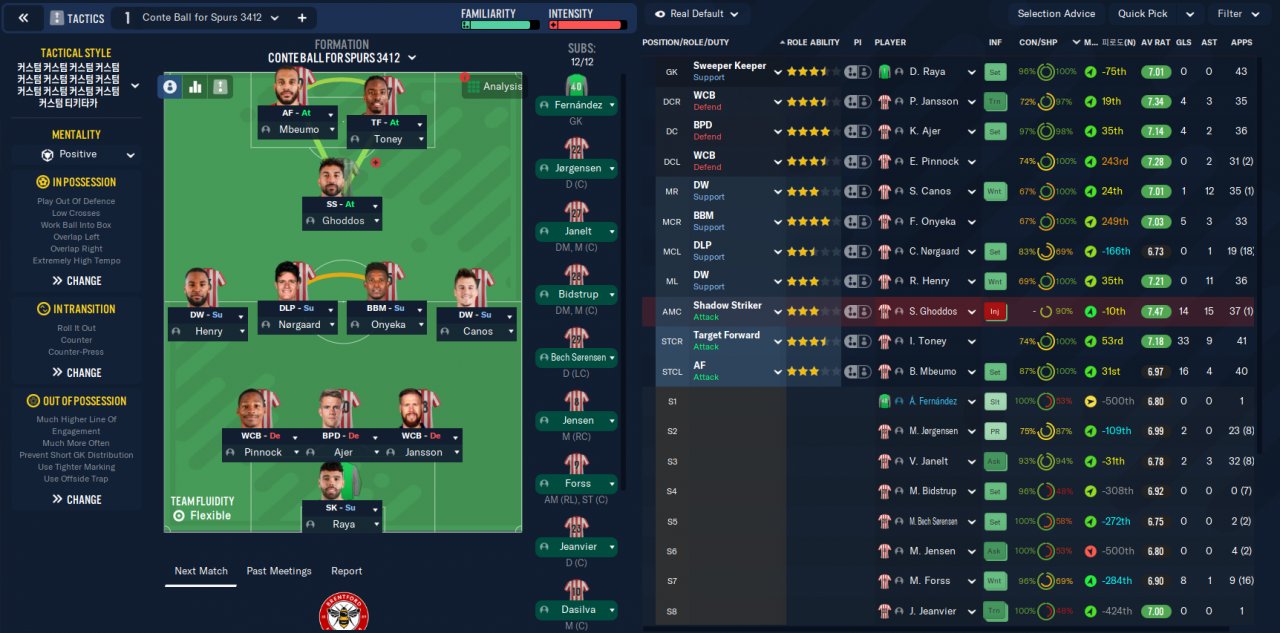Add a new tactic with plus button
The height and width of the screenshot is (633, 1280).
[x=302, y=18]
